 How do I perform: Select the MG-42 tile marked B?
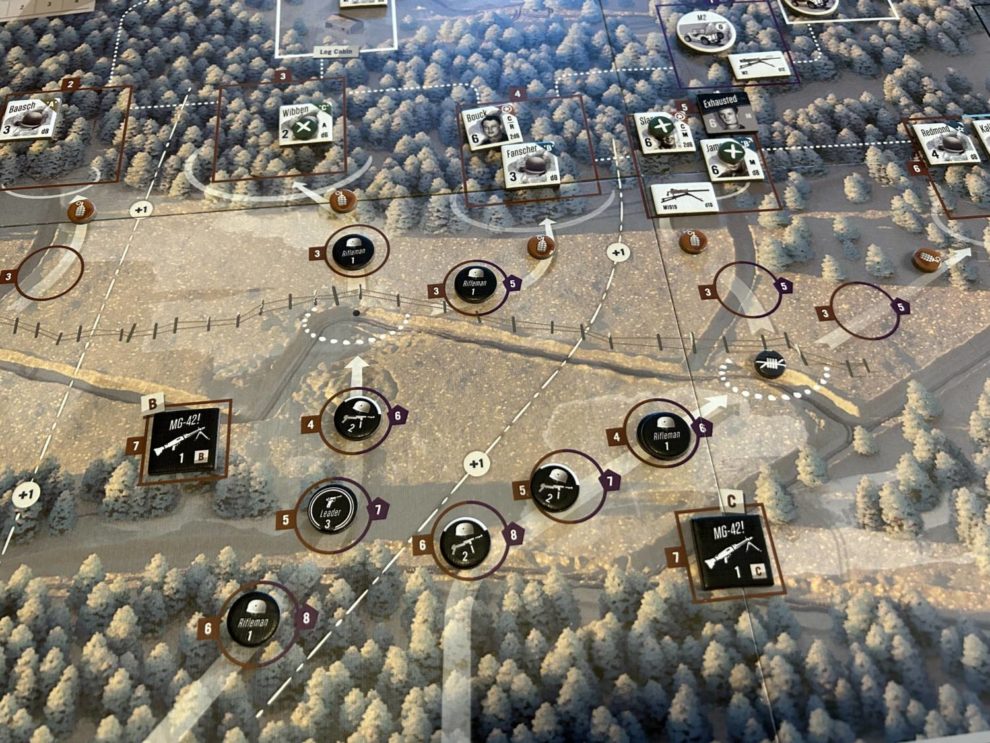(x=183, y=441)
